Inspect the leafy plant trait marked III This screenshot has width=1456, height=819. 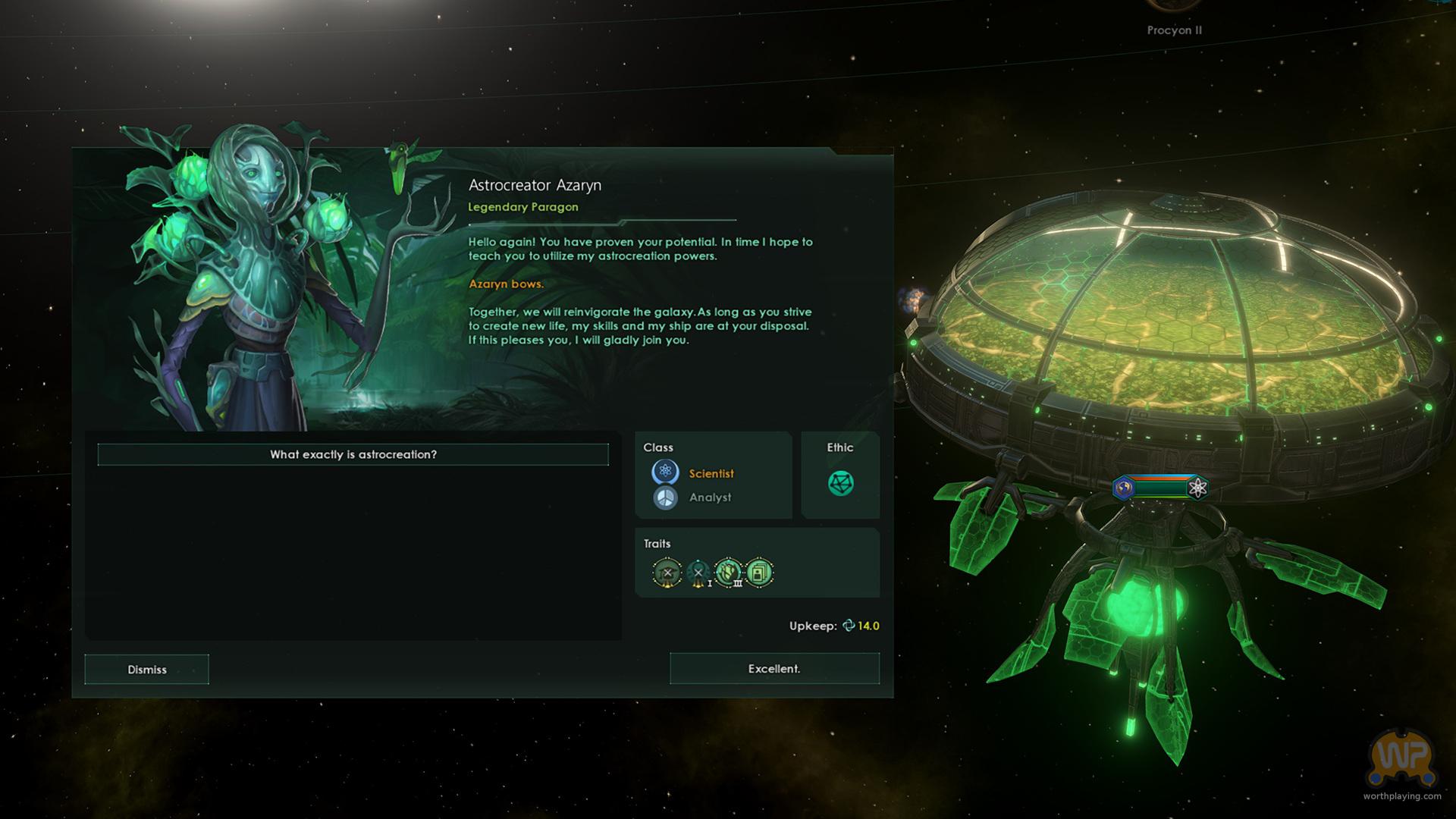point(728,573)
